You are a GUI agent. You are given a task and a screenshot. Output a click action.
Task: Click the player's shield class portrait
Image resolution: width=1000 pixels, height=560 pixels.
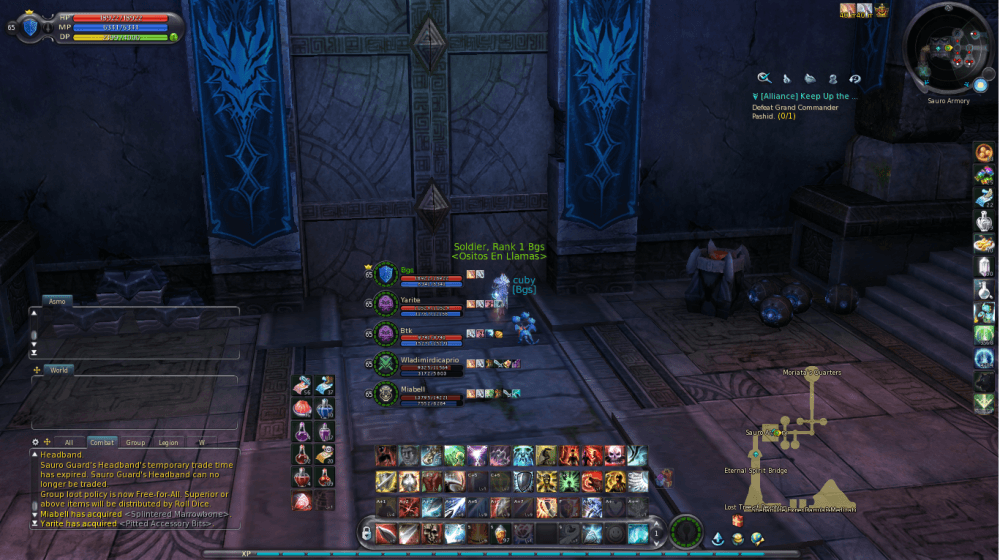pyautogui.click(x=31, y=27)
